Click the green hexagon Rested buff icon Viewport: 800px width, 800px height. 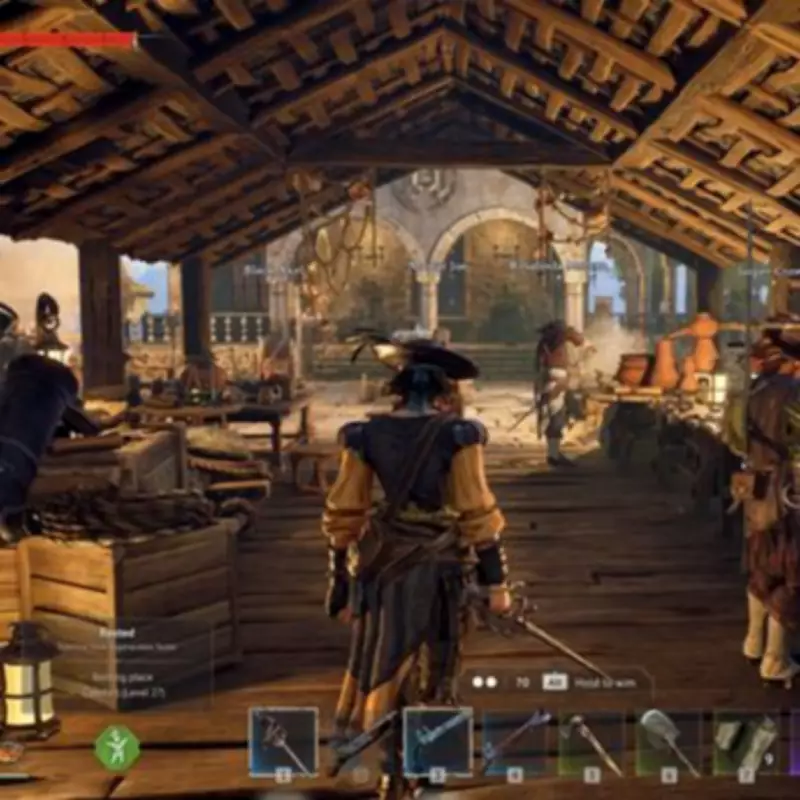click(117, 747)
